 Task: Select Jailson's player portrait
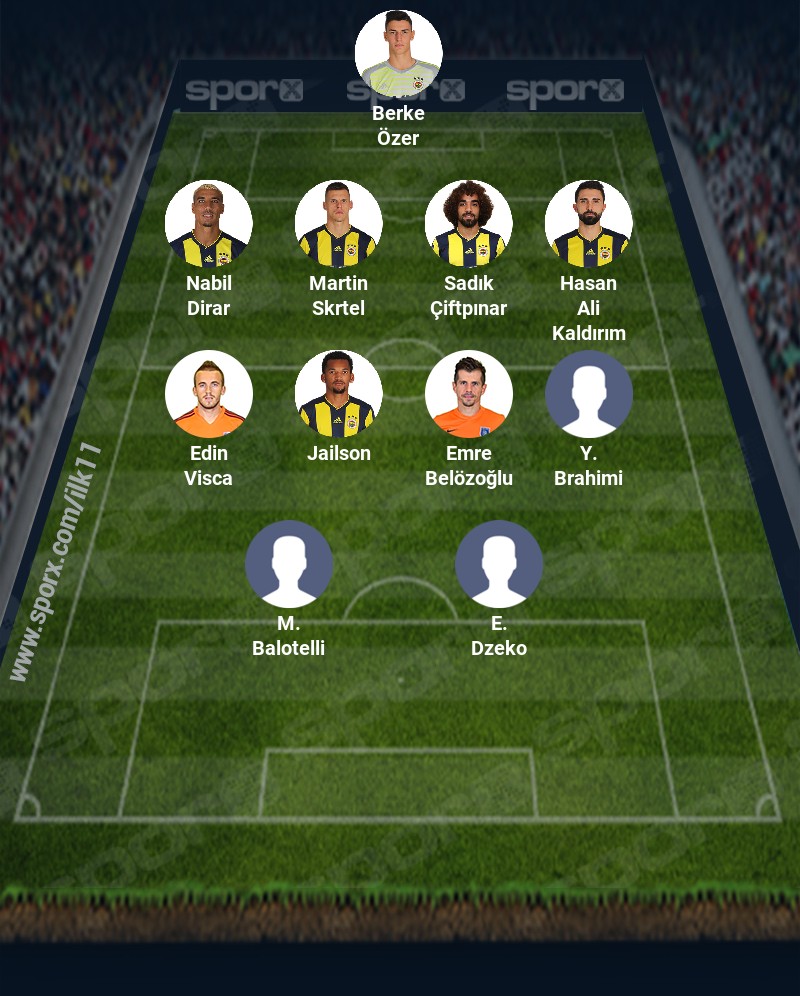click(x=338, y=394)
